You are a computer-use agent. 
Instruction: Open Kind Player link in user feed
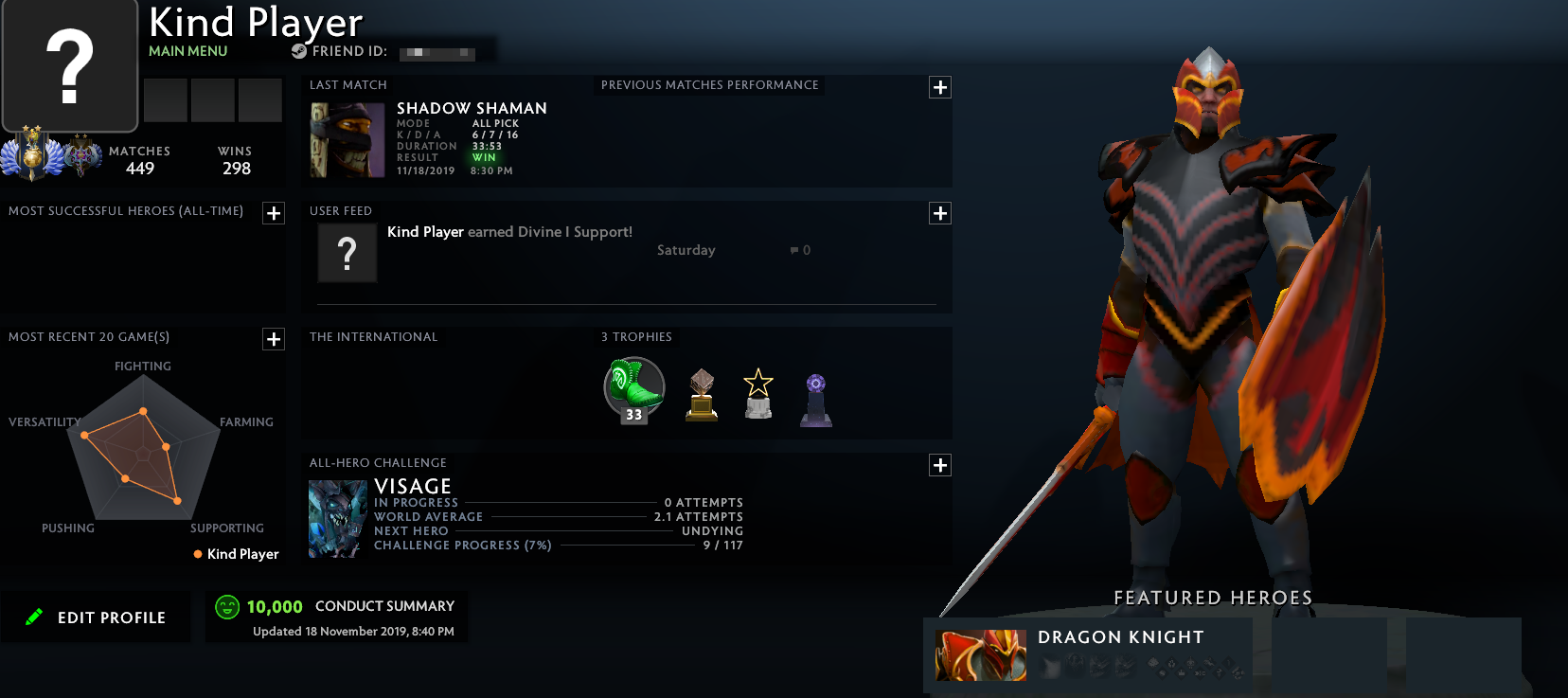coord(424,231)
